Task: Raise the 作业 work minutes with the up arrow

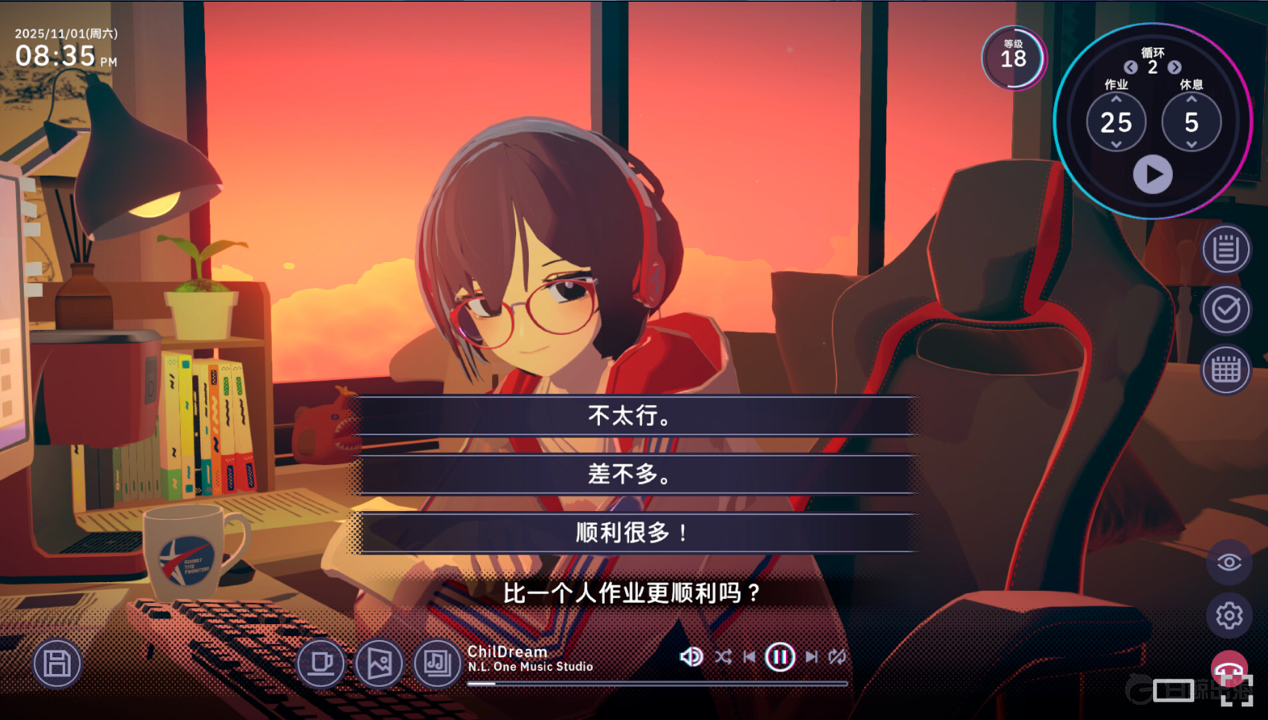Action: point(1116,99)
